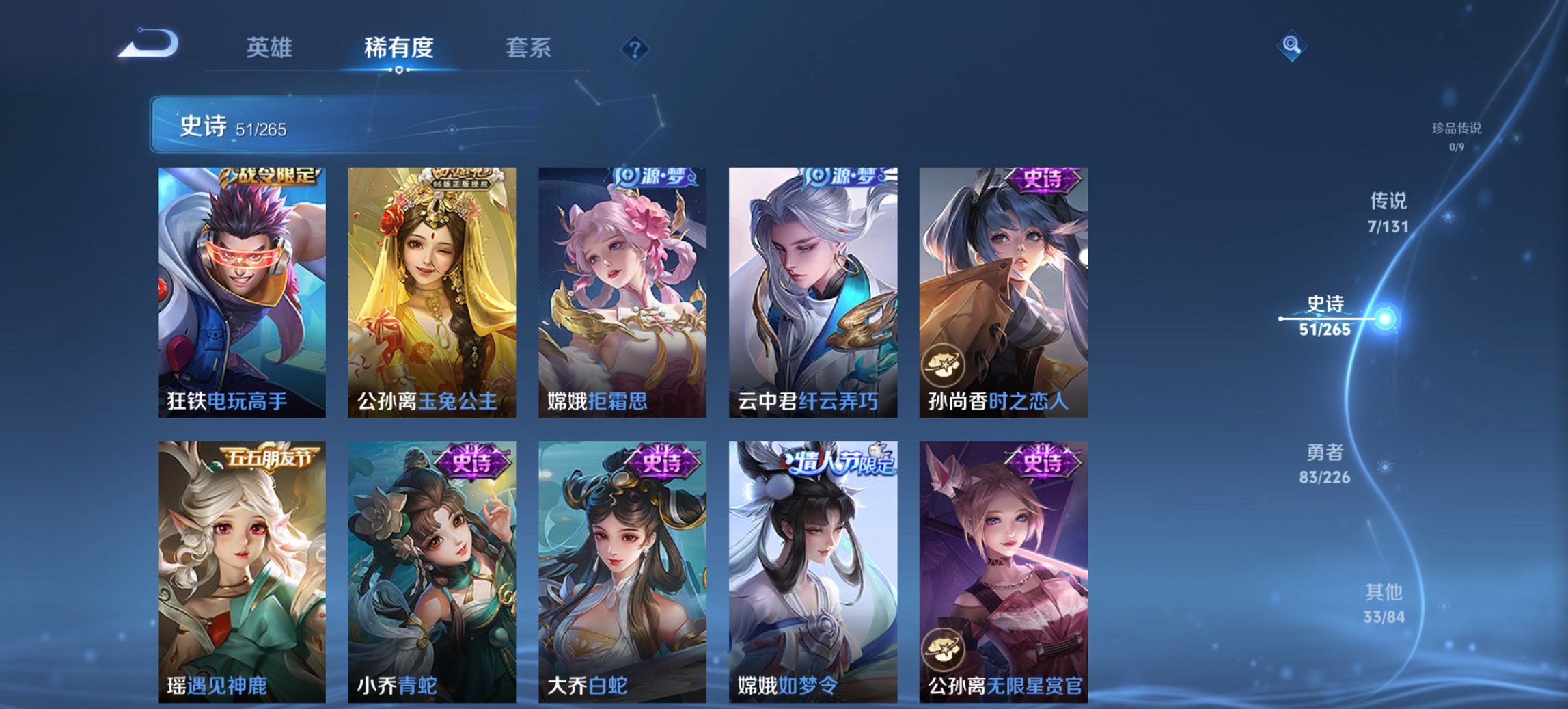Image resolution: width=1568 pixels, height=709 pixels.
Task: Switch to the 套系 tab
Action: pos(527,48)
